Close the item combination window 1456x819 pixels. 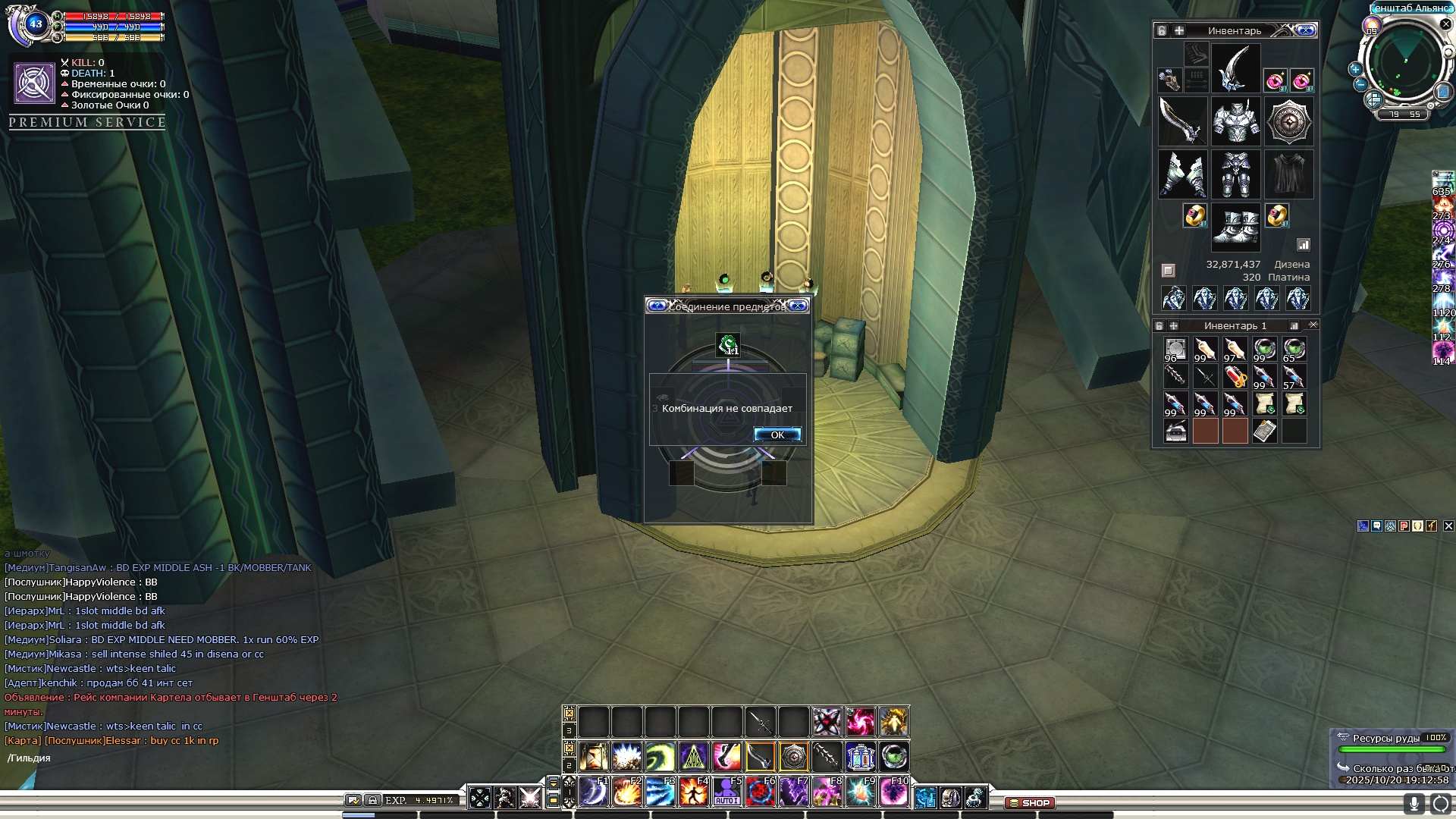point(798,306)
